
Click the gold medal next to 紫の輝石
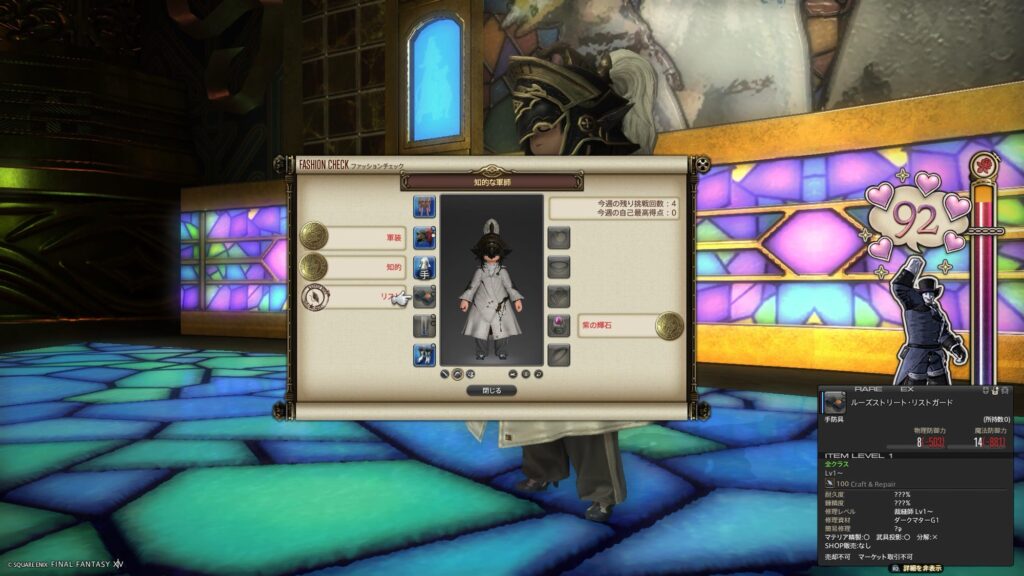(669, 326)
